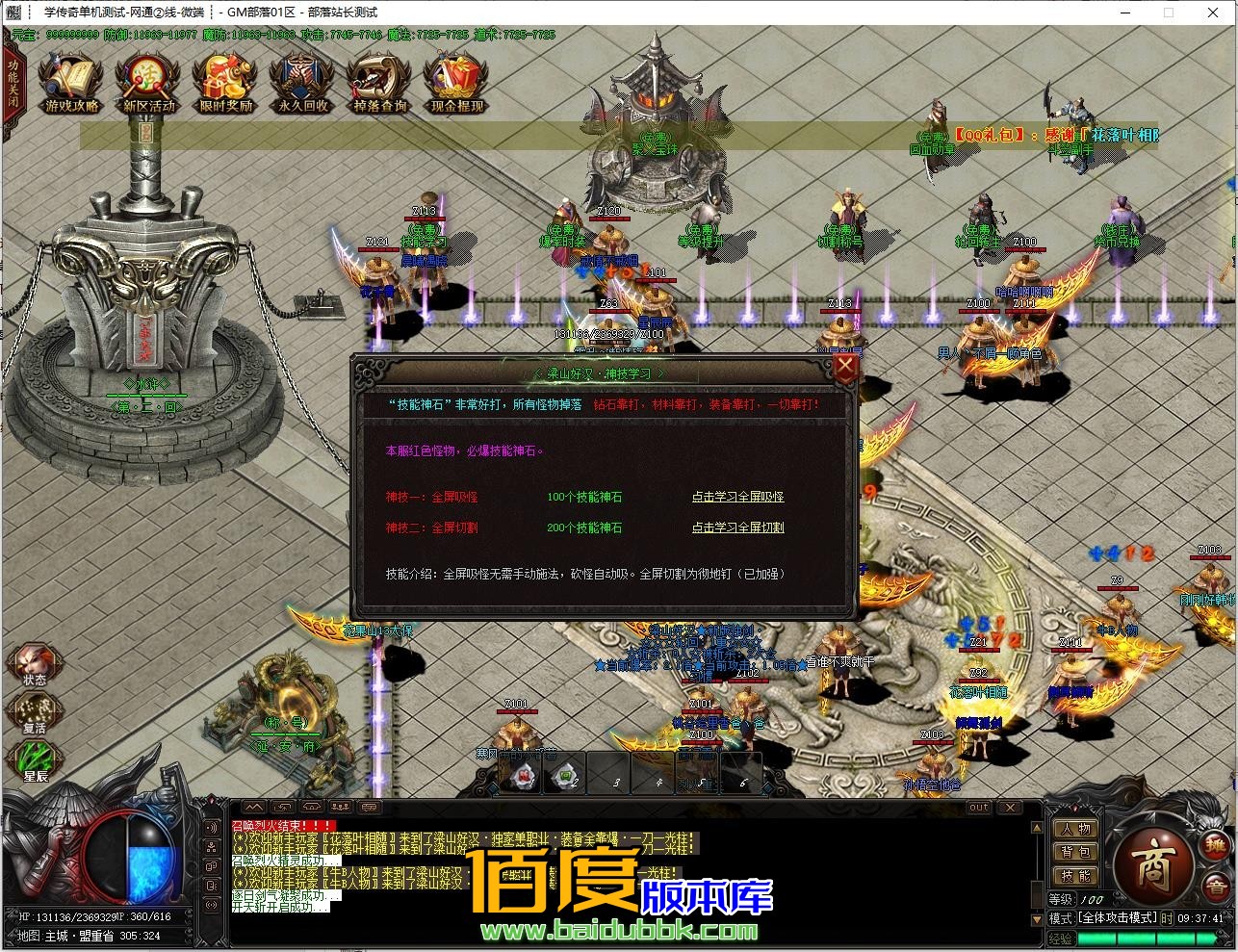Open the 游戏攻略 game guide
Viewport: 1238px width, 952px height.
coord(72,84)
